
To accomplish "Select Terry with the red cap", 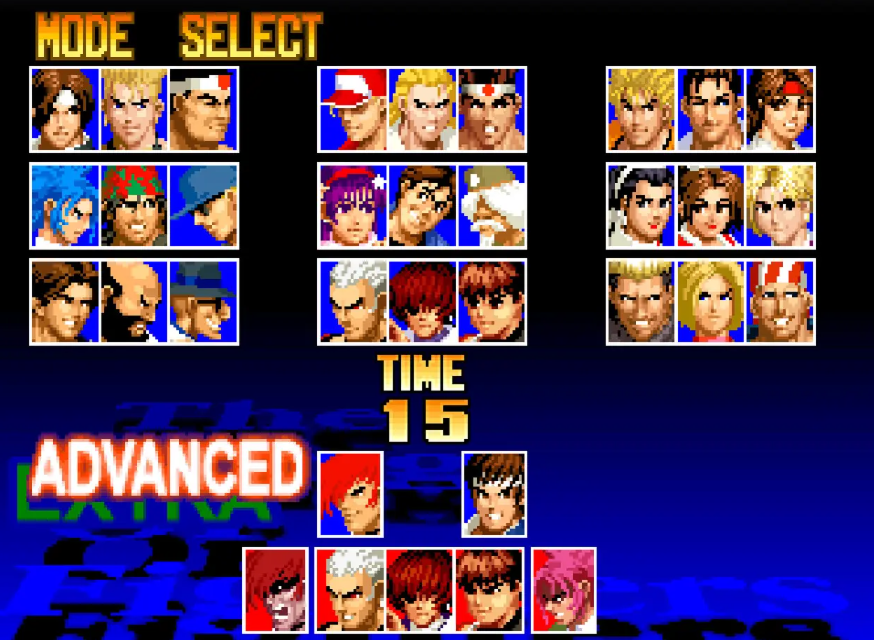I will tap(353, 110).
